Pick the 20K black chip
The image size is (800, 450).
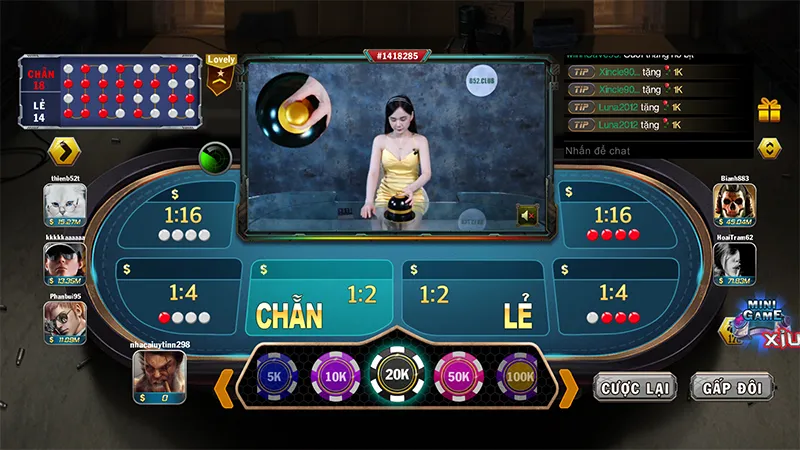click(396, 375)
